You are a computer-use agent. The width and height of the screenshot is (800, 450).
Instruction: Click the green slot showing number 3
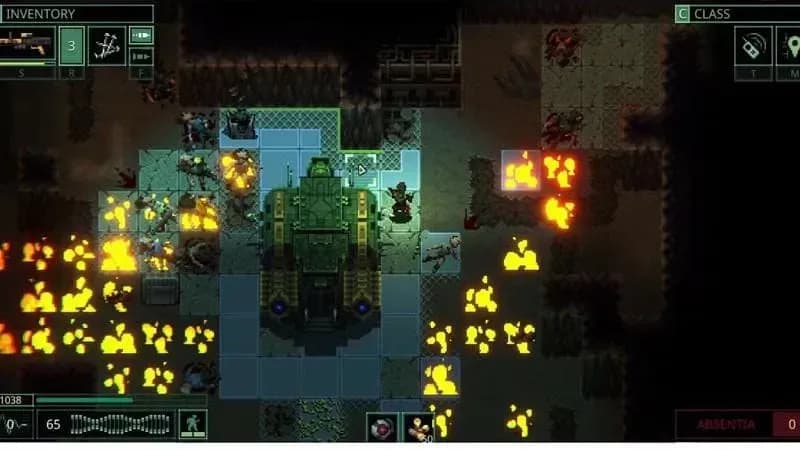pos(71,46)
